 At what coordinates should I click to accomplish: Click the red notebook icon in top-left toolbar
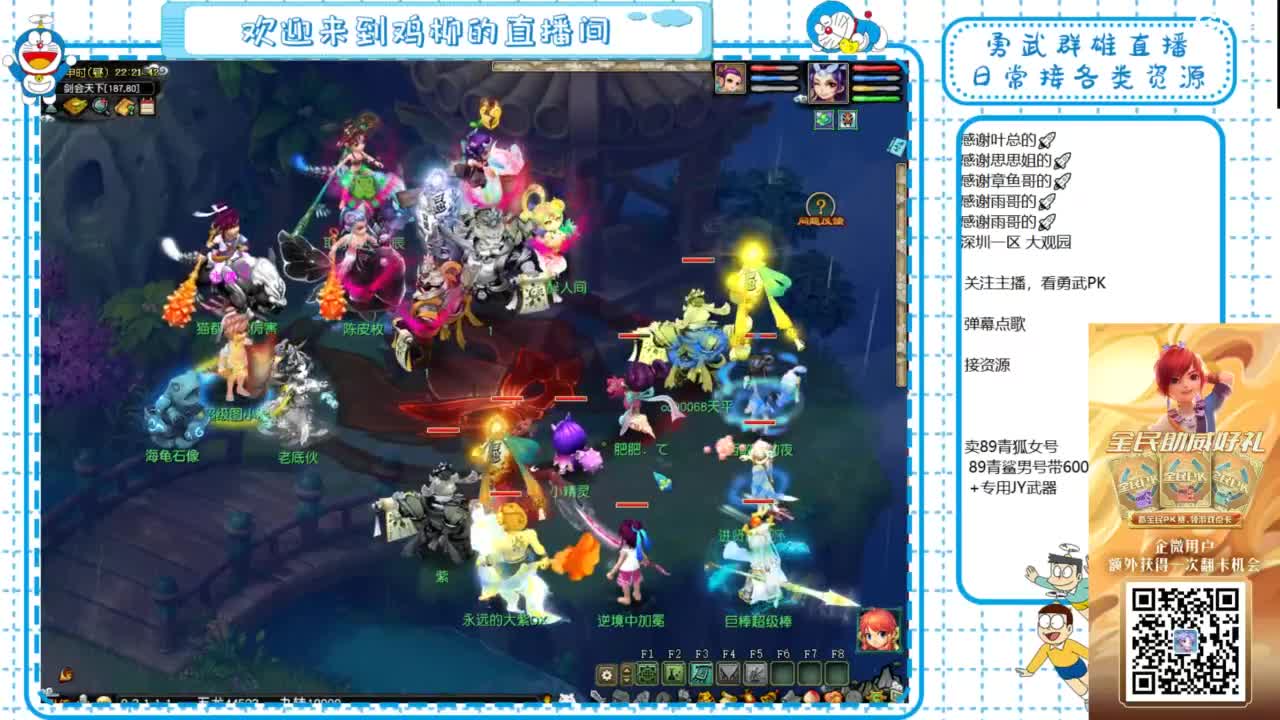pyautogui.click(x=147, y=105)
